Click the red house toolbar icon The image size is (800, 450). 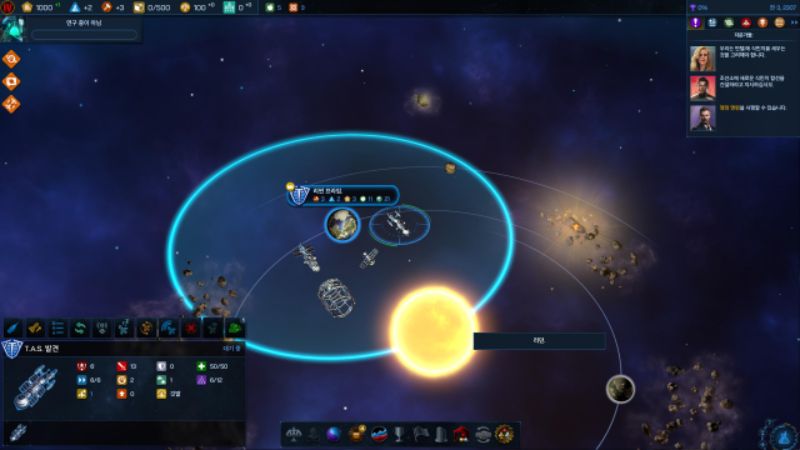tap(461, 434)
